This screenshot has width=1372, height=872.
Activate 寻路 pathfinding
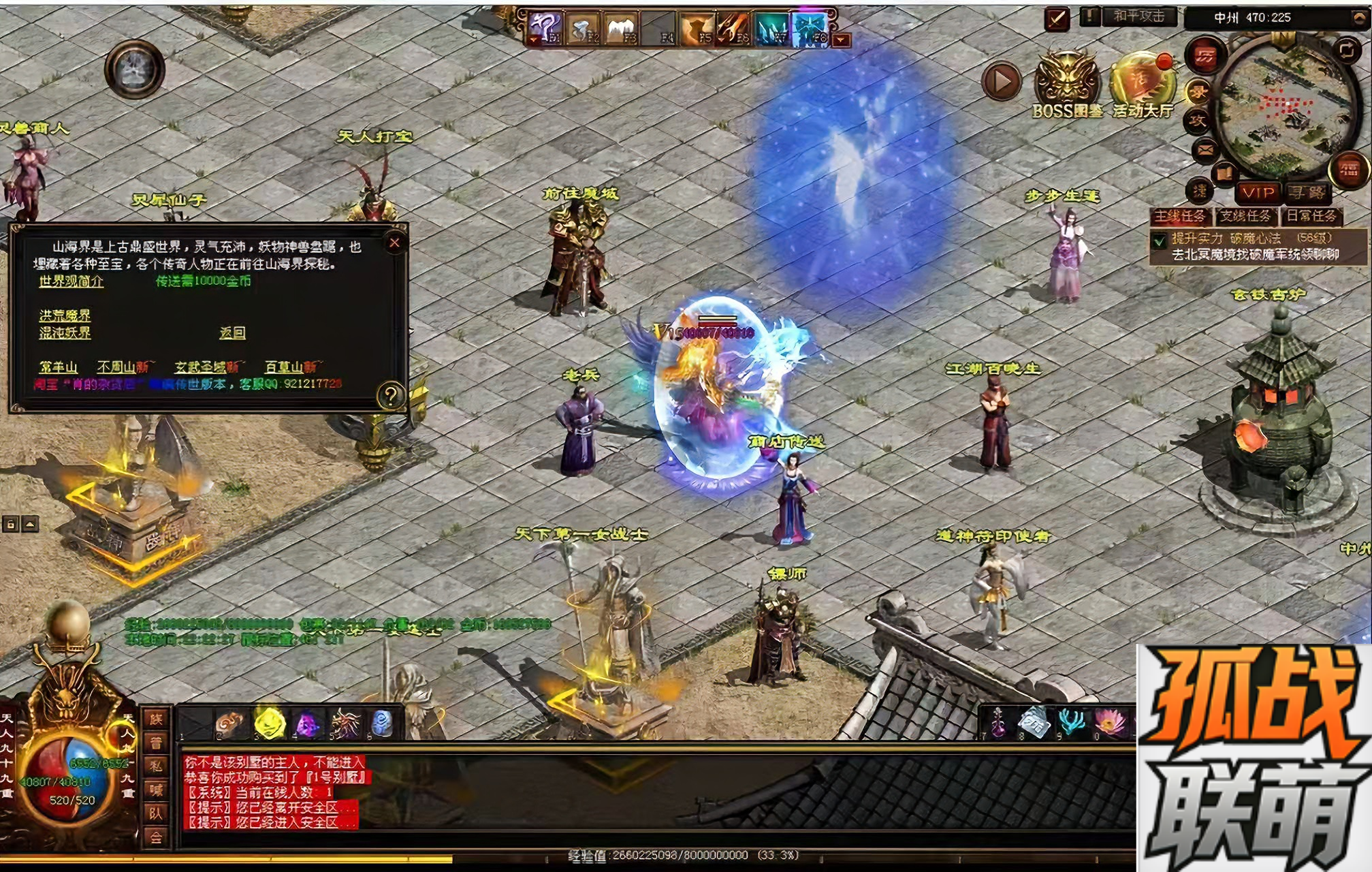click(x=1307, y=193)
